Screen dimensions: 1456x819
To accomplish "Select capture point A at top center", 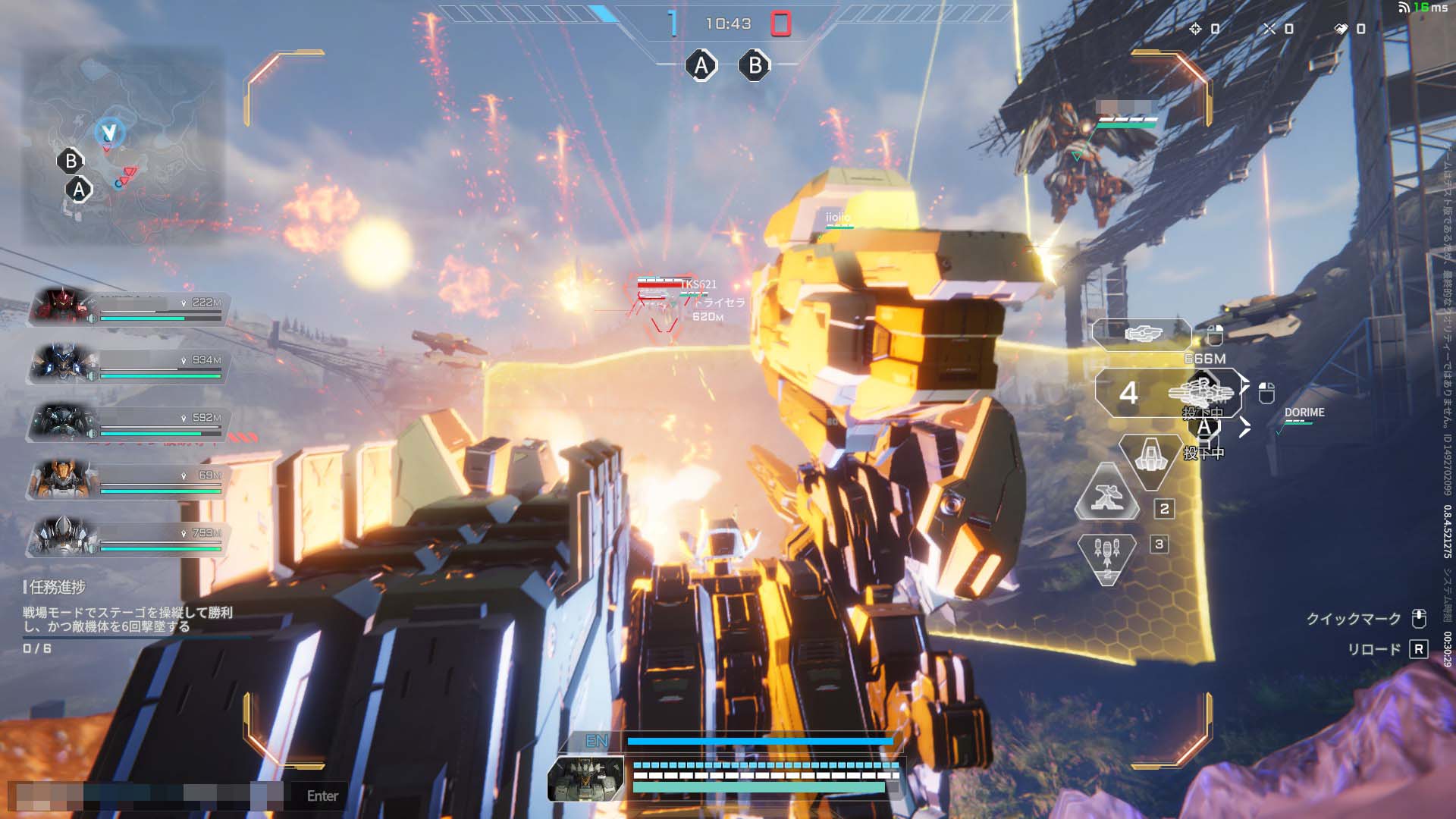I will (701, 66).
